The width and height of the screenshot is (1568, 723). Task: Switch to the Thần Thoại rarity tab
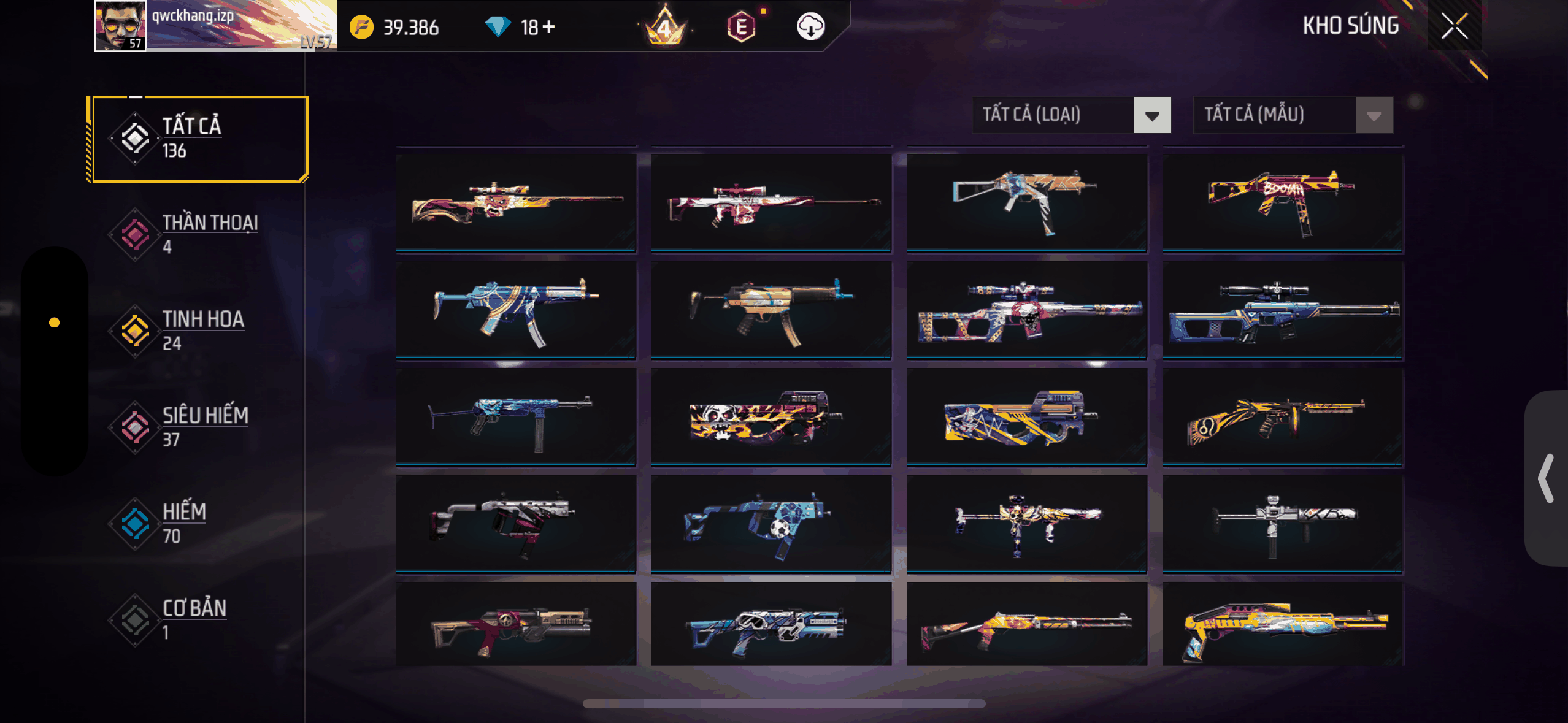click(196, 234)
